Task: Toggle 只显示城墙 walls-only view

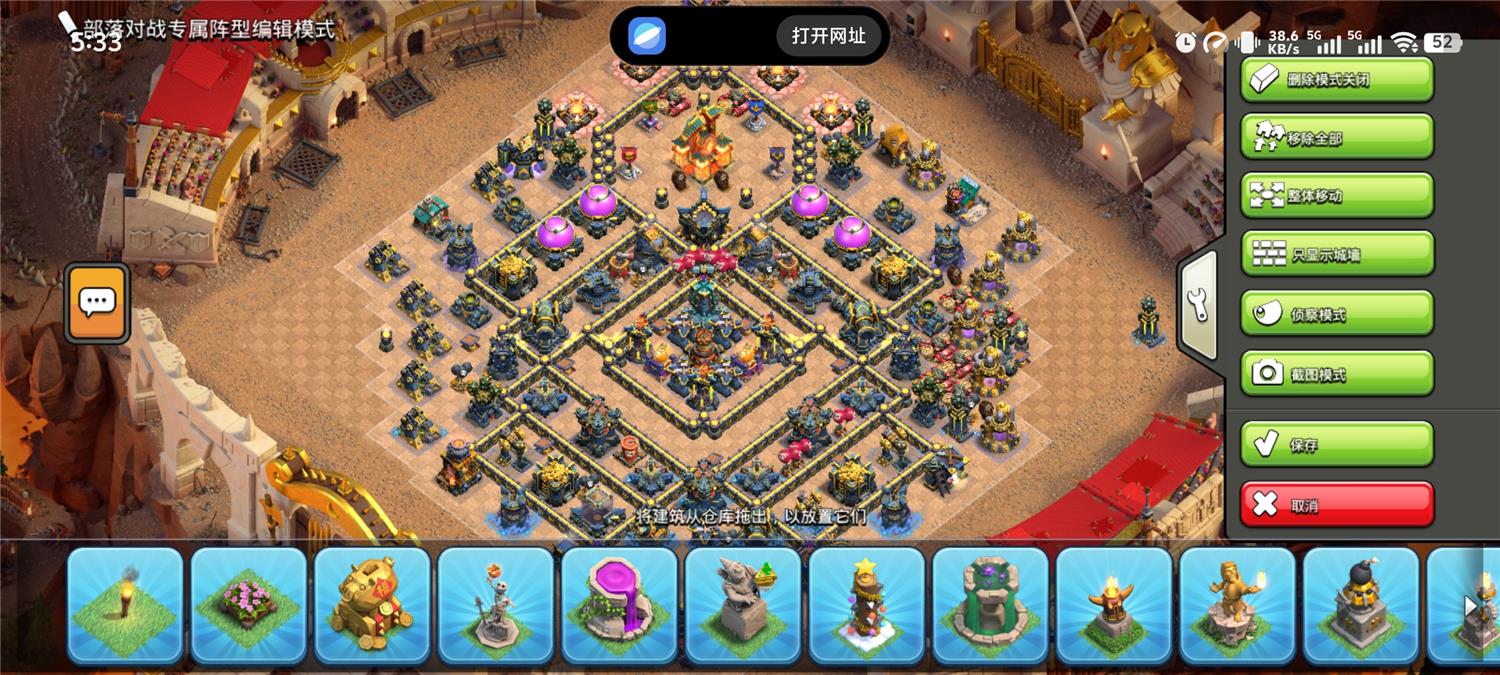Action: 1337,254
